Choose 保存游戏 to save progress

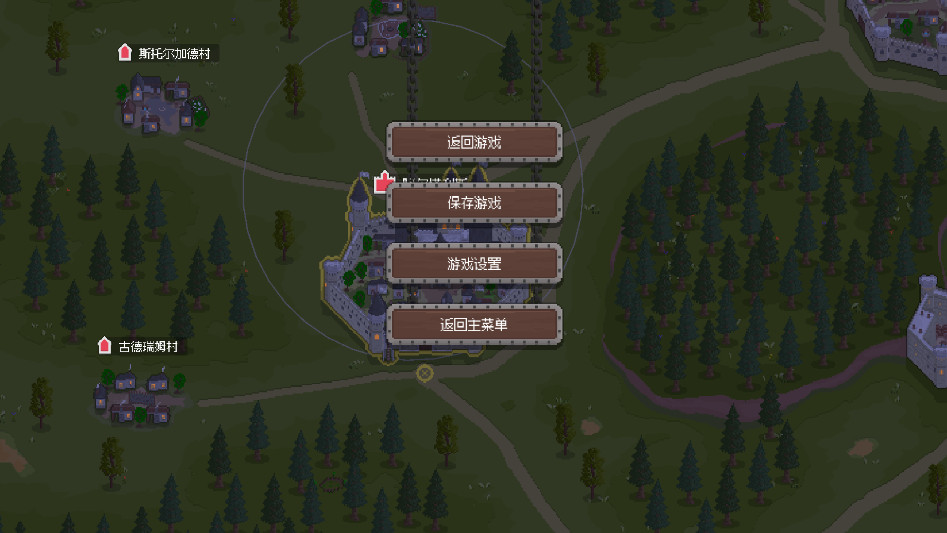click(x=474, y=203)
